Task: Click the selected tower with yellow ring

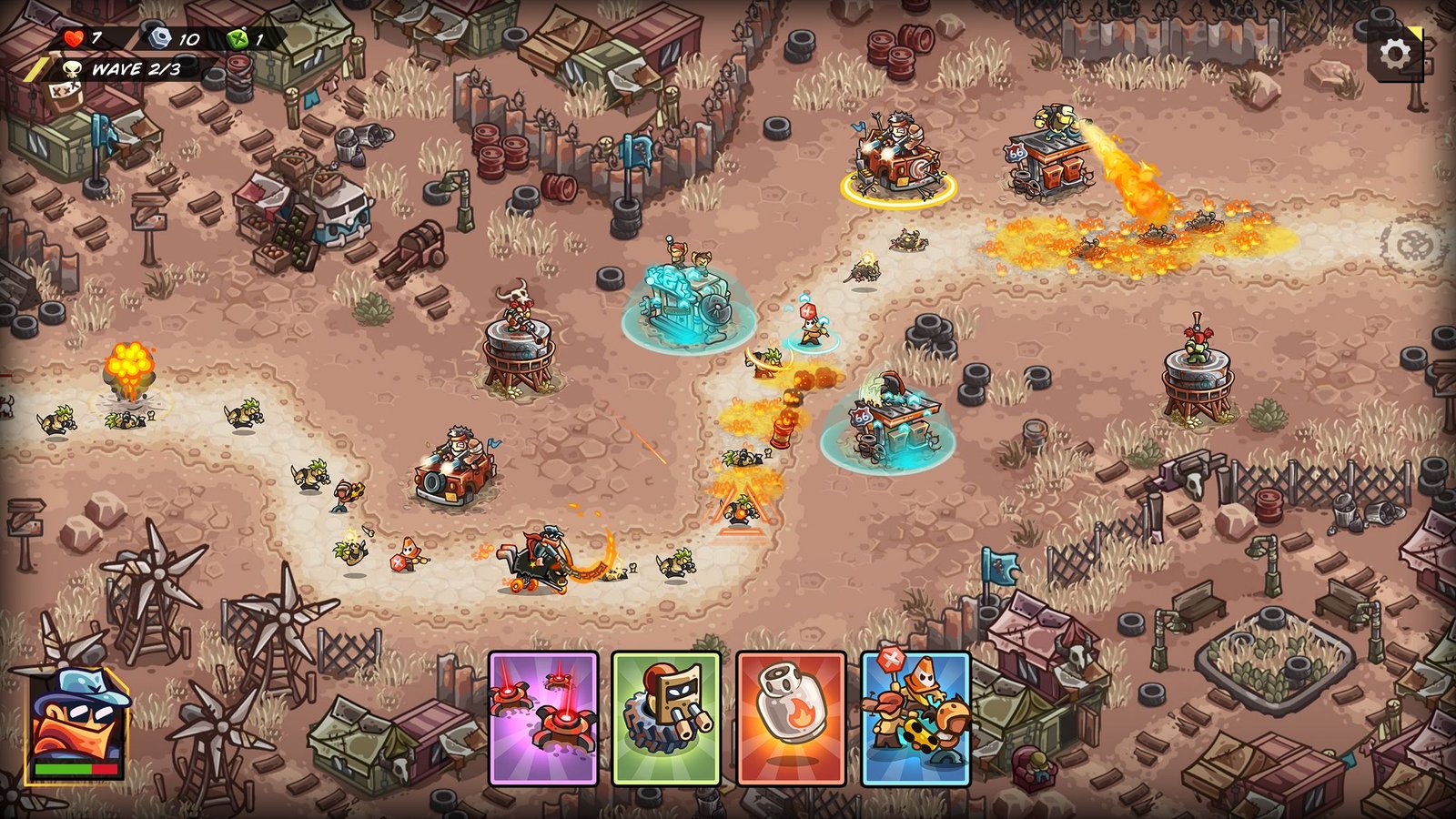Action: click(897, 164)
